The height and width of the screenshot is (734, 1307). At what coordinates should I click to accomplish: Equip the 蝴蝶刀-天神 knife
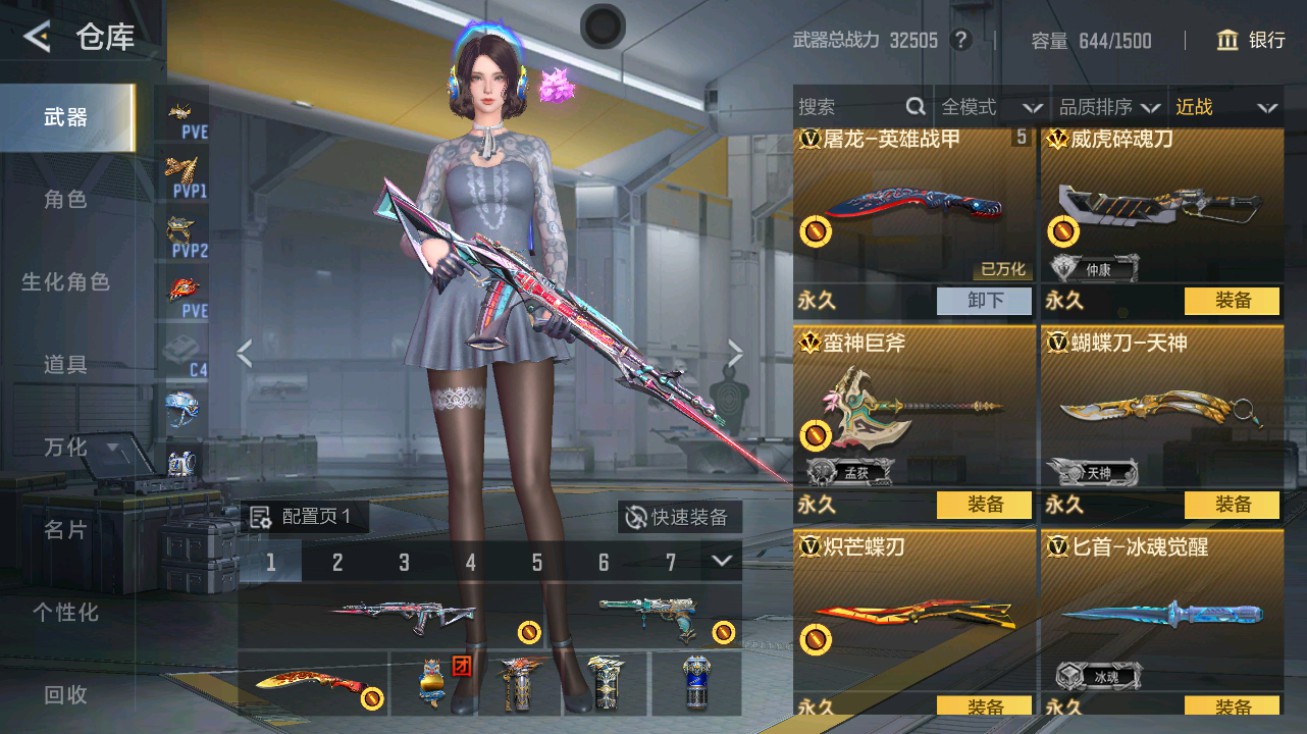[1233, 505]
